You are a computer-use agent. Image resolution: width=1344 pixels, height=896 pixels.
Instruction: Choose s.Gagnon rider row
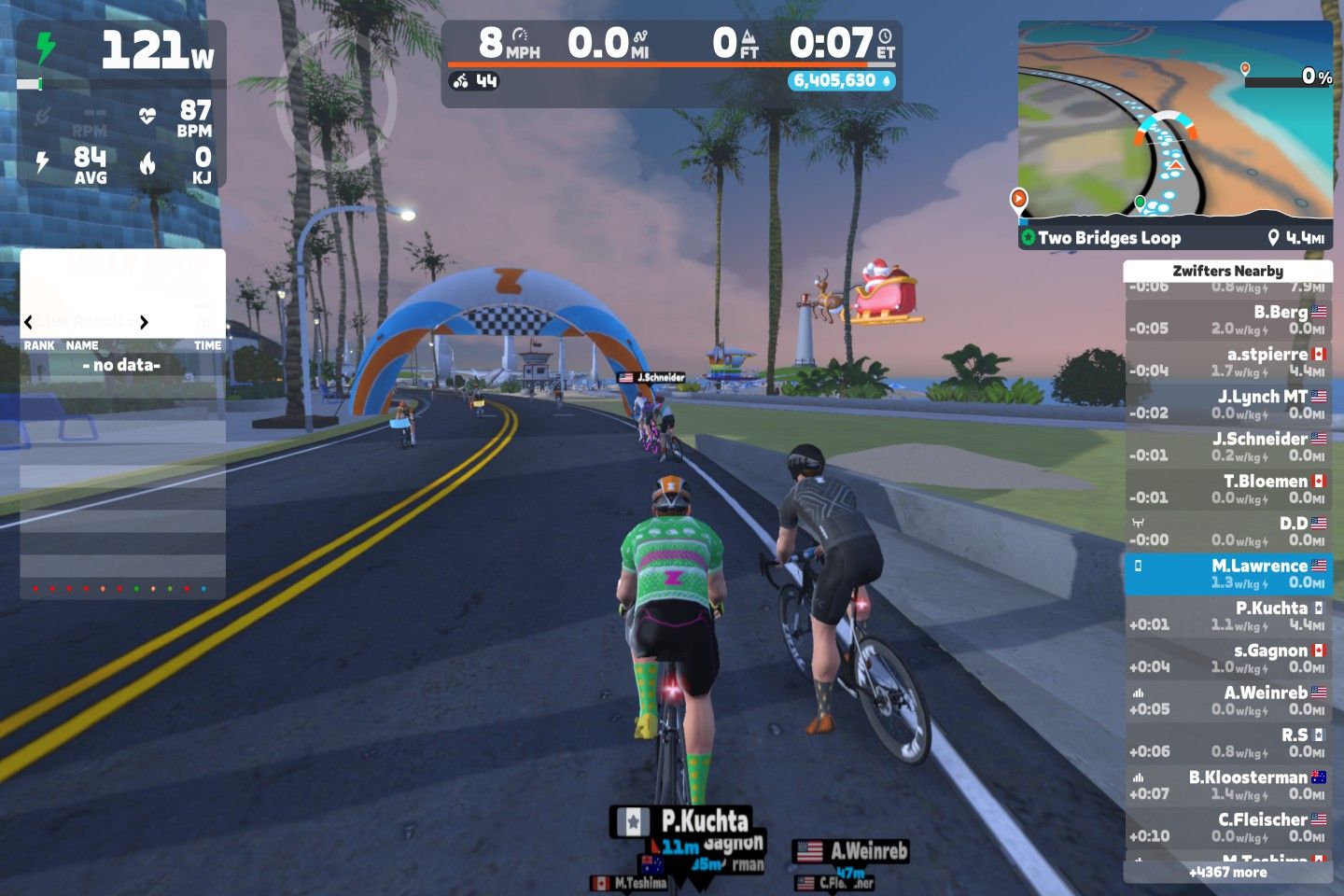(x=1227, y=658)
